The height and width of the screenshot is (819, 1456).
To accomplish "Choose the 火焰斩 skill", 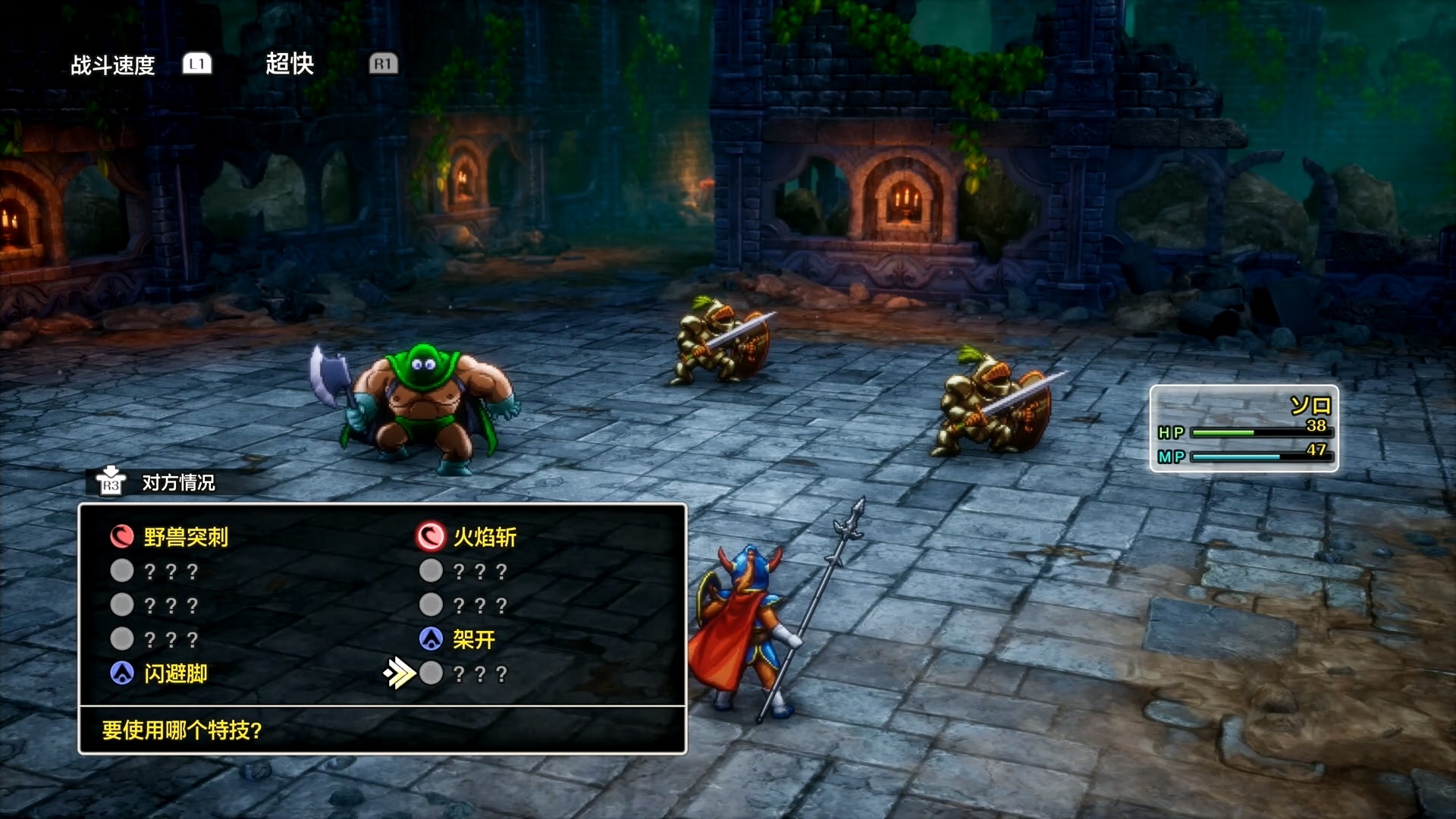I will pyautogui.click(x=484, y=537).
